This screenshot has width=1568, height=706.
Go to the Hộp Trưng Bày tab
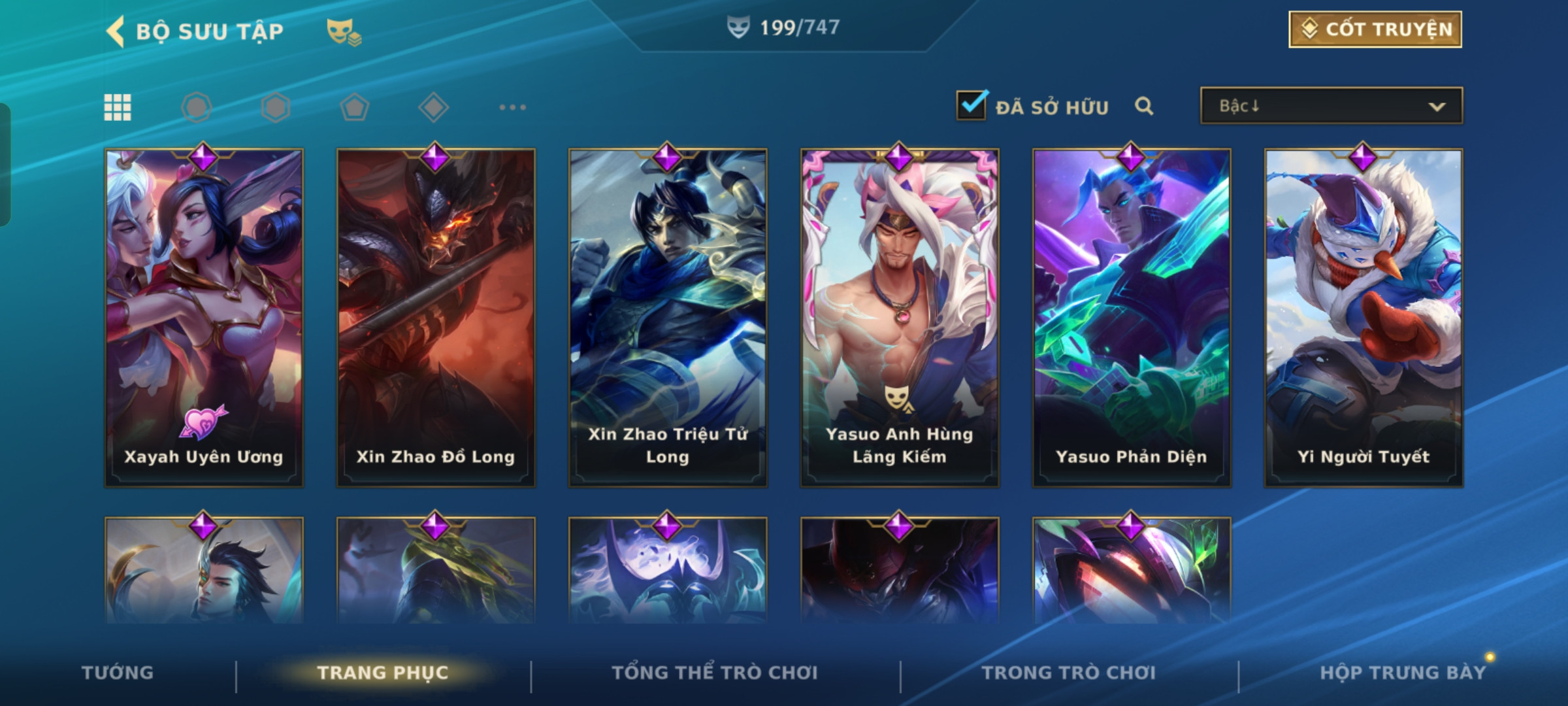click(1403, 673)
